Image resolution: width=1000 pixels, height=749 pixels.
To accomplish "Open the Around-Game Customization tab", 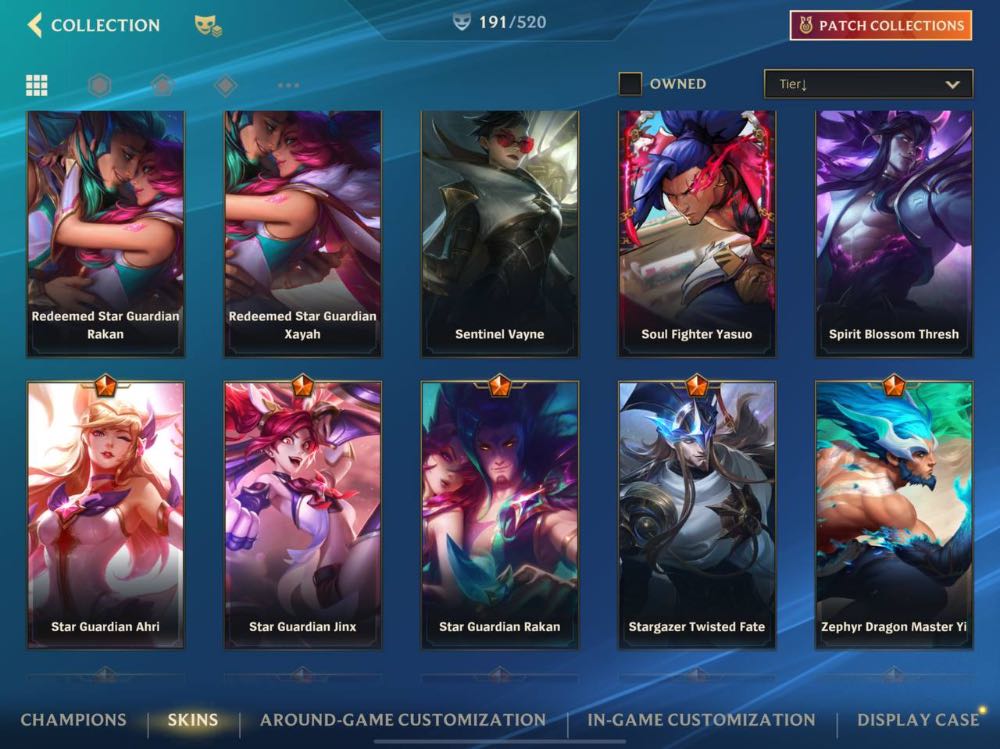I will [403, 720].
